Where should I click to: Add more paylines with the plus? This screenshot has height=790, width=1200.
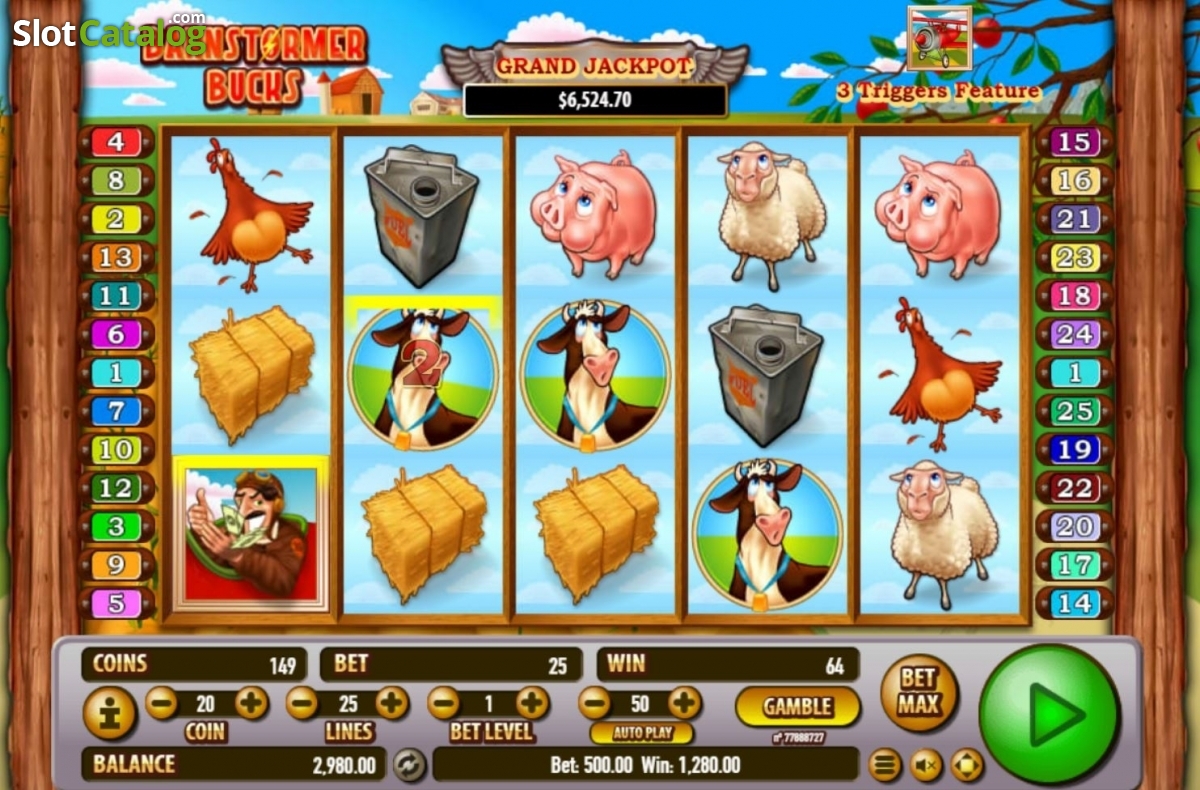tap(392, 703)
